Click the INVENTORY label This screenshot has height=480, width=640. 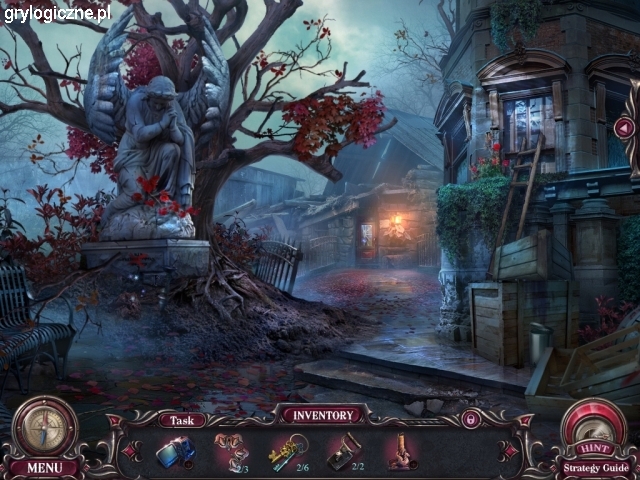[x=322, y=414]
